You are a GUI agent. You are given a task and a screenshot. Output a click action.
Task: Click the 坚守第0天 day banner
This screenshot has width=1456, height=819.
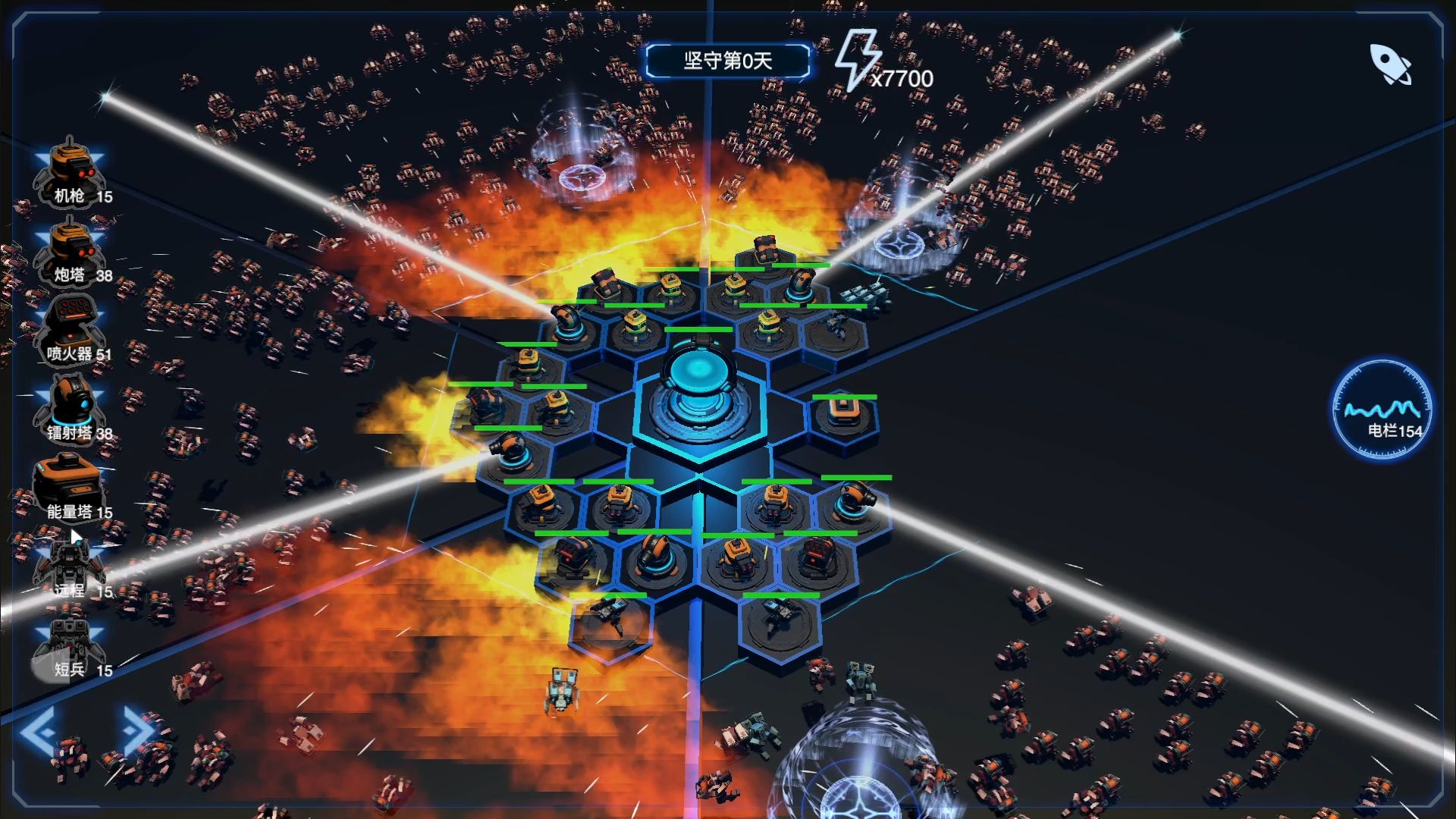click(x=726, y=62)
